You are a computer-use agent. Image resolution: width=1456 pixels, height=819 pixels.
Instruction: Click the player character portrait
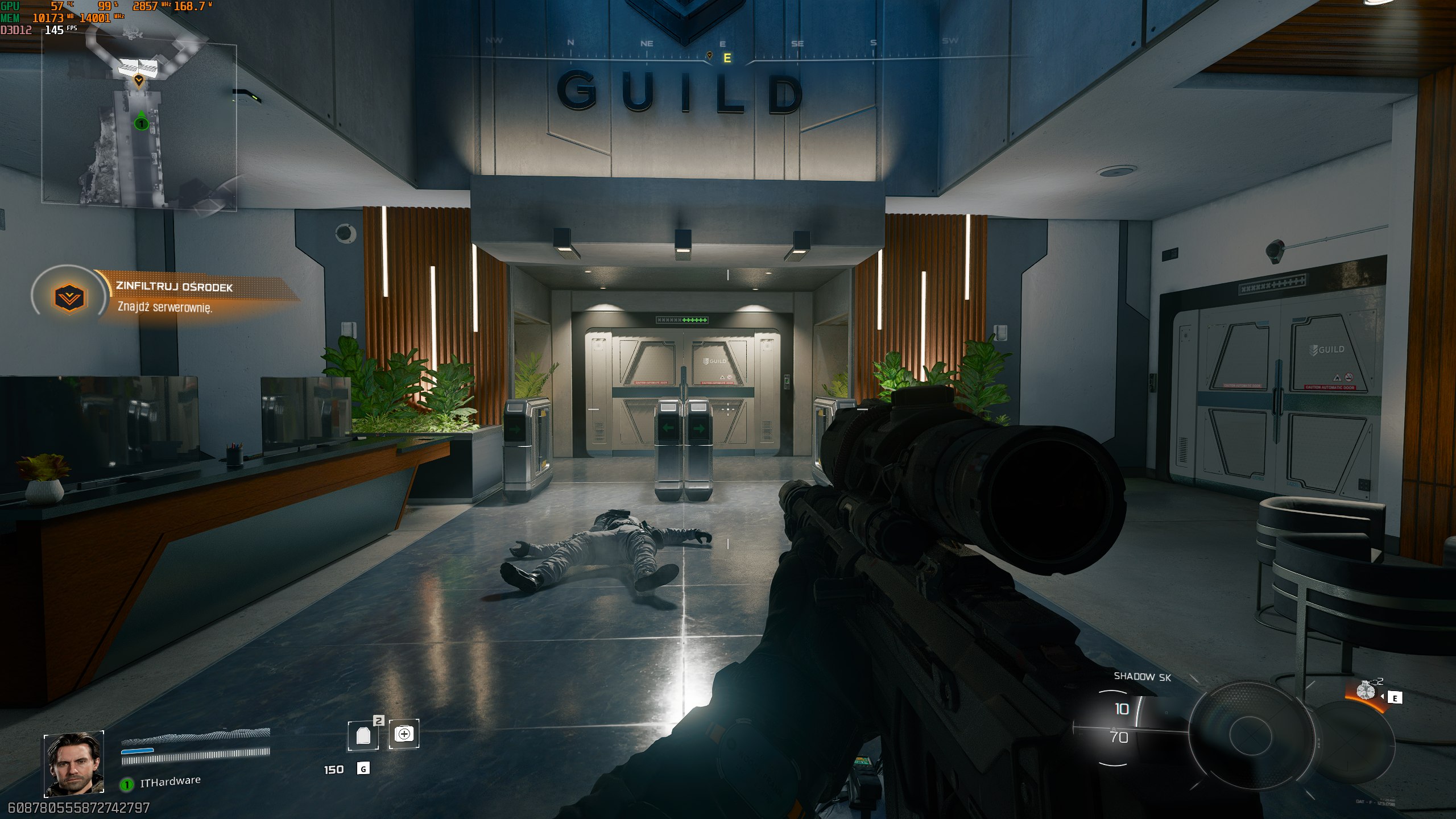[x=74, y=764]
